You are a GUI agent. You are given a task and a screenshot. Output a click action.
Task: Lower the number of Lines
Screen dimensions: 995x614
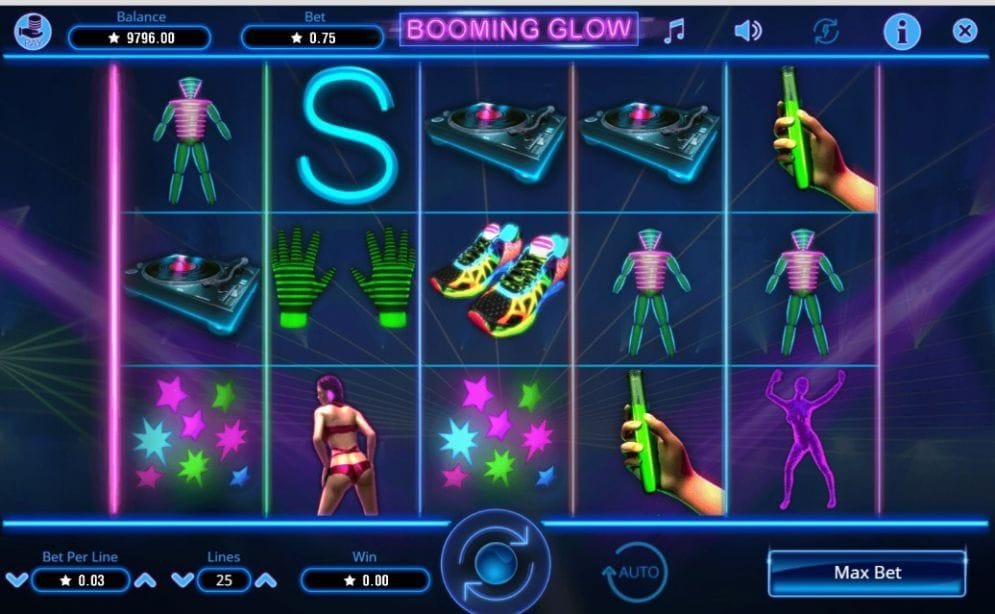182,579
